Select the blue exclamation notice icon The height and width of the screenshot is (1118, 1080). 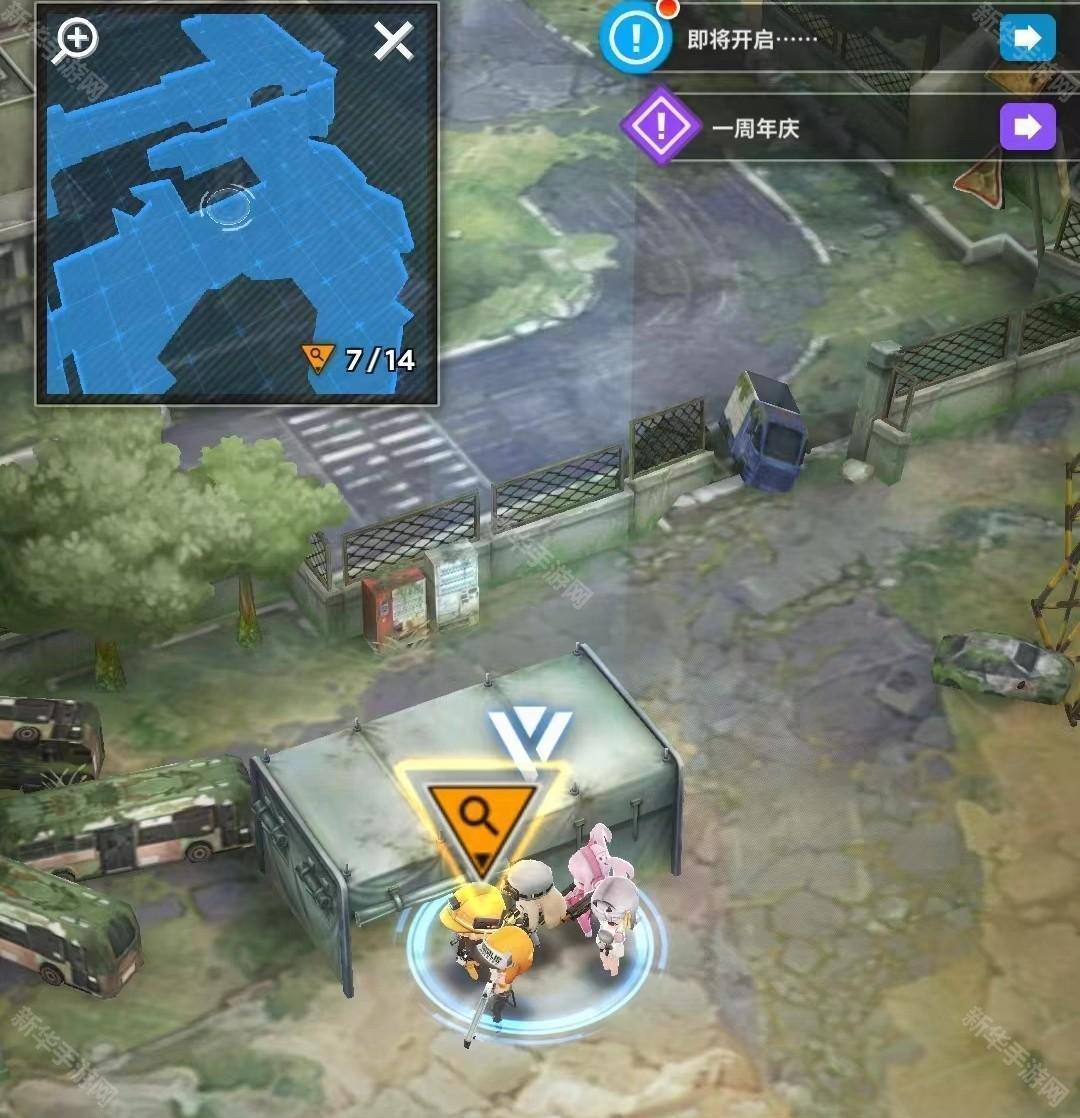633,39
